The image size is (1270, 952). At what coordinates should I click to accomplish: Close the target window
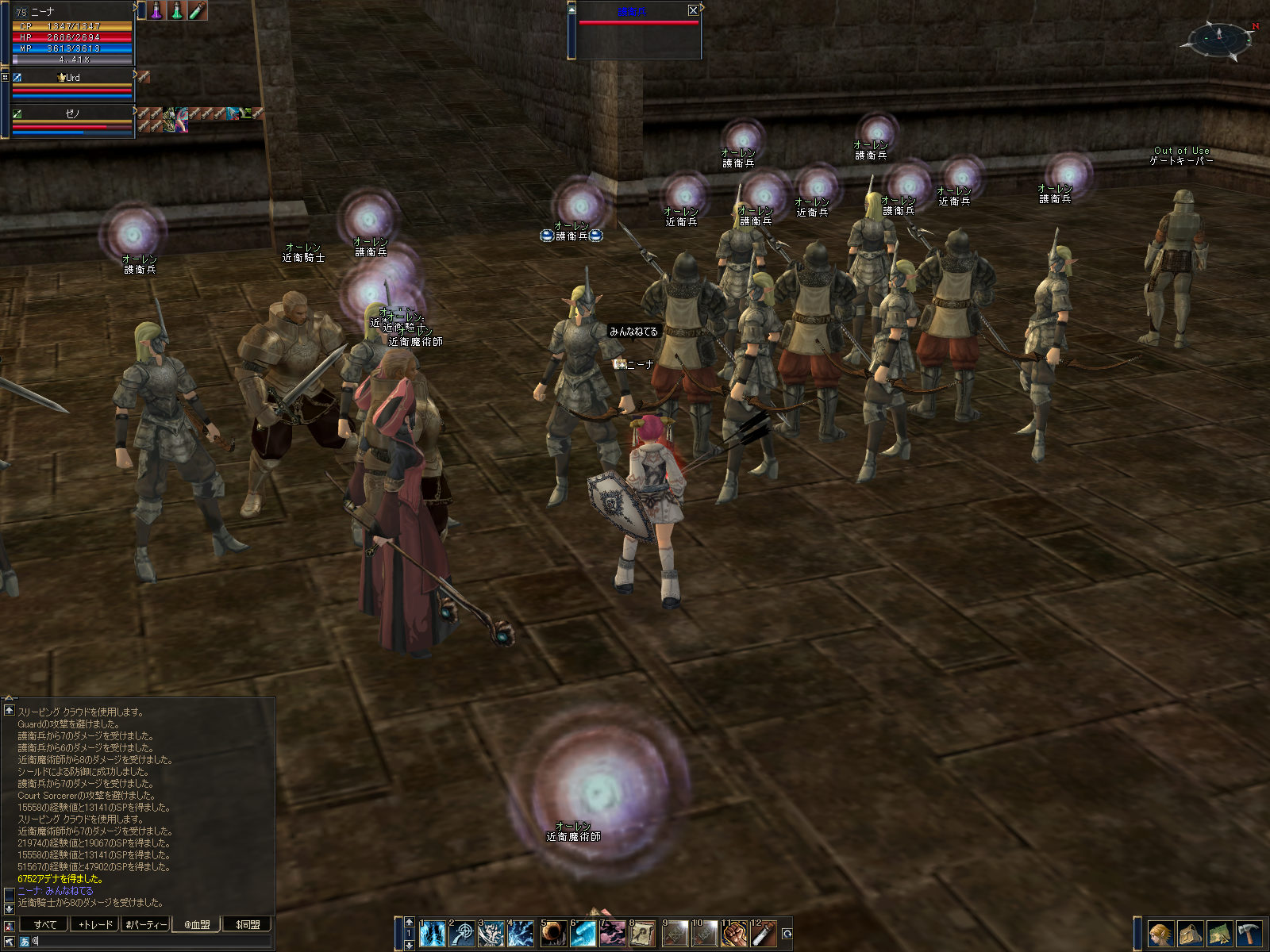pos(693,10)
